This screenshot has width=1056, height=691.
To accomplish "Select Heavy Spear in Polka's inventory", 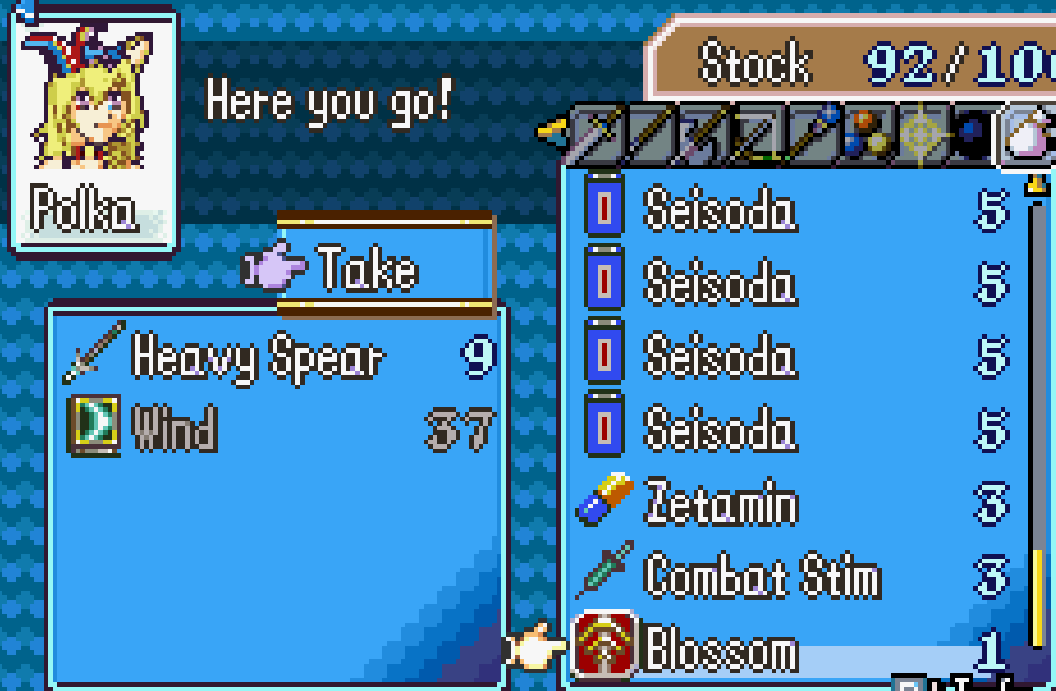I will point(257,357).
